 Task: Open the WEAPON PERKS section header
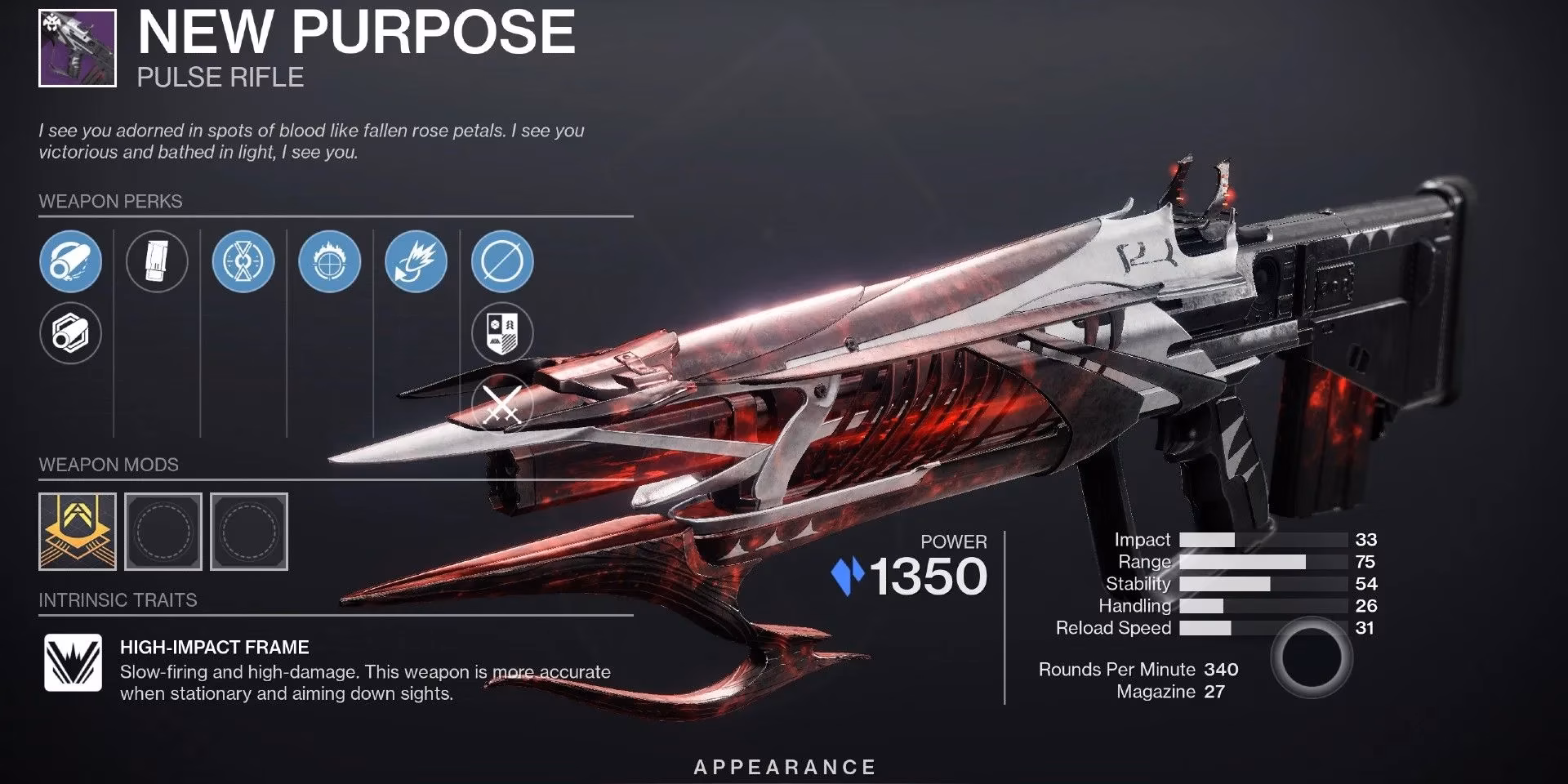[x=110, y=202]
